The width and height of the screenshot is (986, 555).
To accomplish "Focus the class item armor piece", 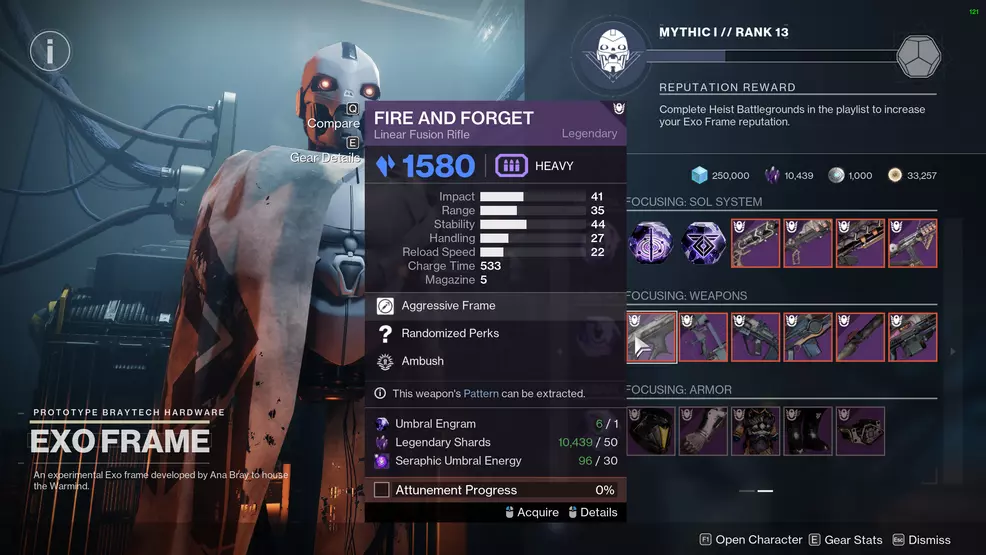I will click(860, 431).
